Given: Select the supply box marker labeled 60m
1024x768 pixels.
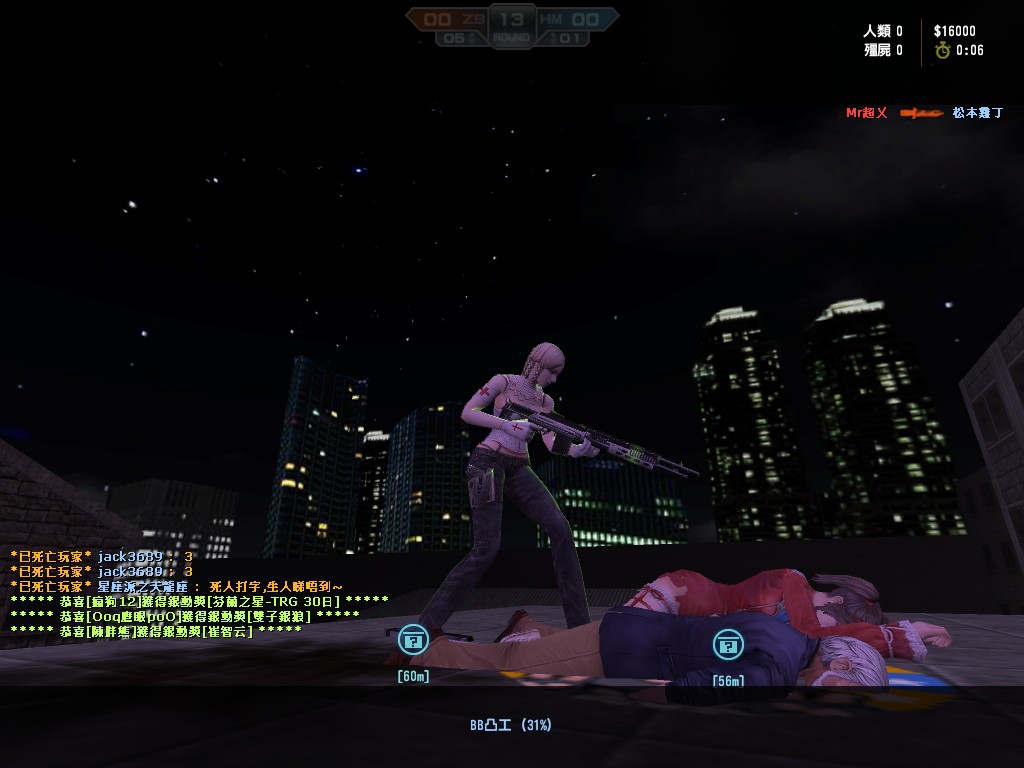Looking at the screenshot, I should [x=413, y=641].
